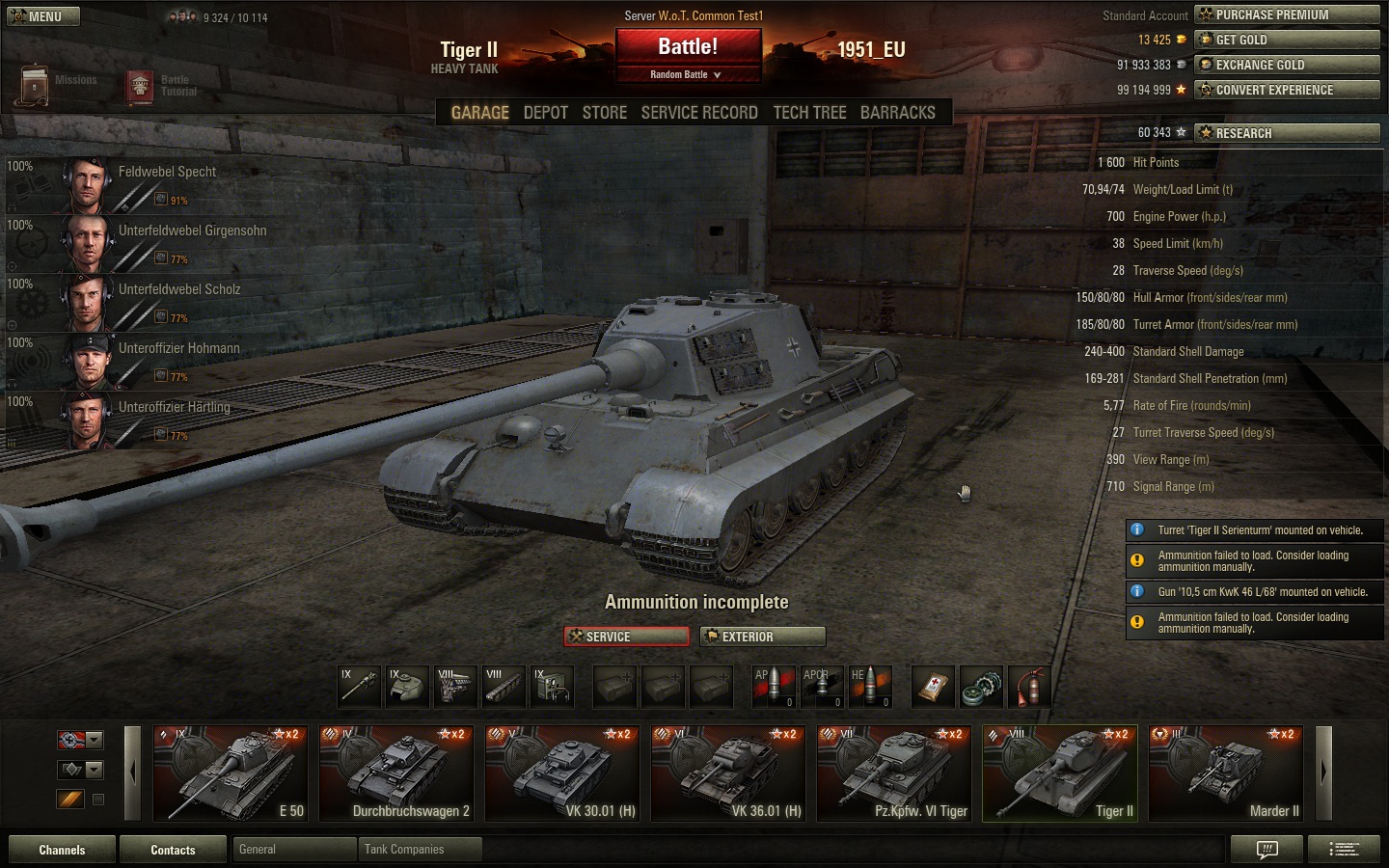Open the Random Battle mode dropdown
Screen dimensions: 1389x868
coord(688,74)
